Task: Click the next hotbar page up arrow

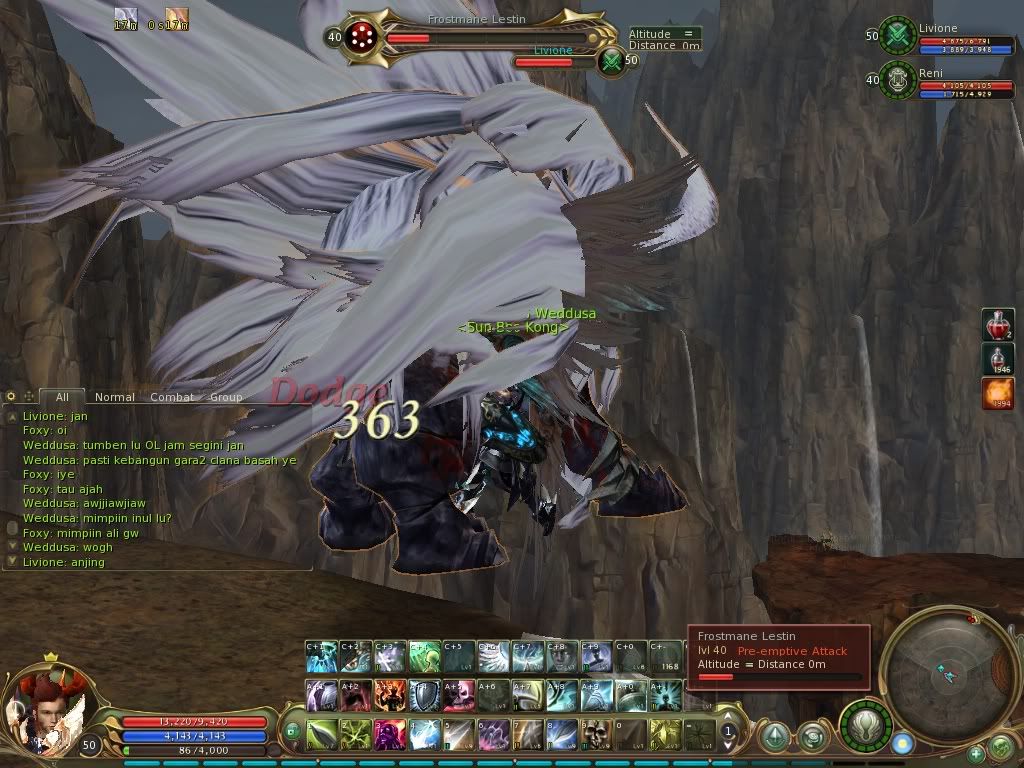Action: tap(729, 720)
